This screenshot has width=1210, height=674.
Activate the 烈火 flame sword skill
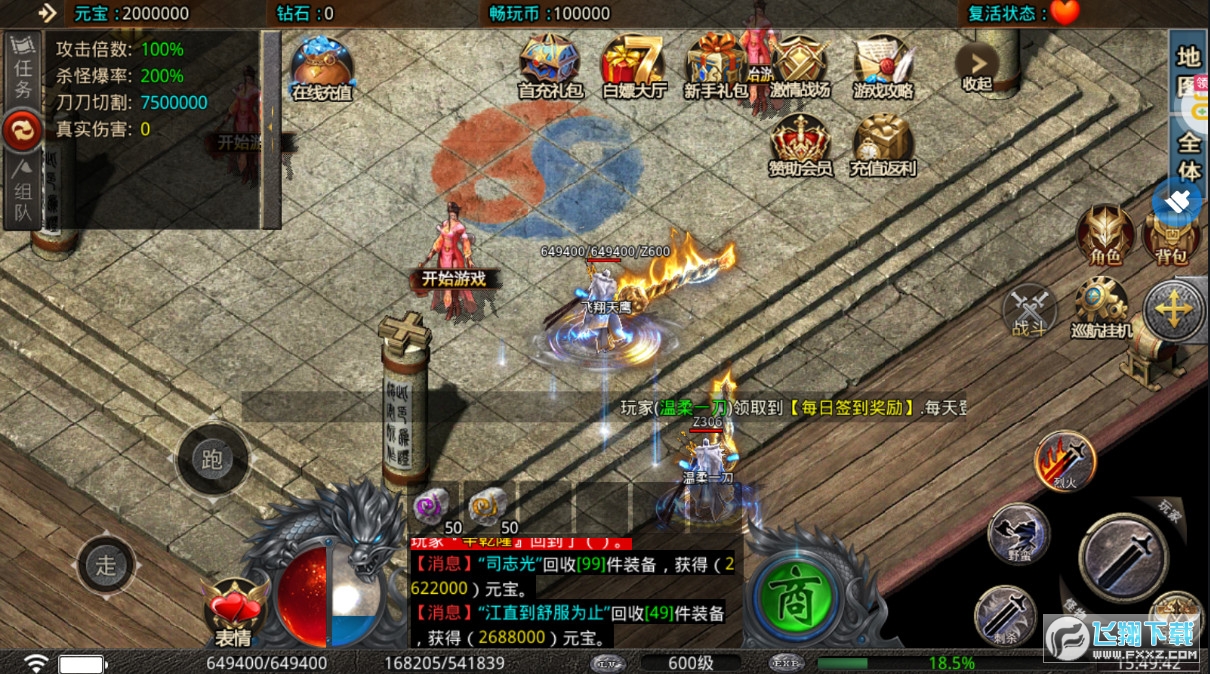[1064, 461]
